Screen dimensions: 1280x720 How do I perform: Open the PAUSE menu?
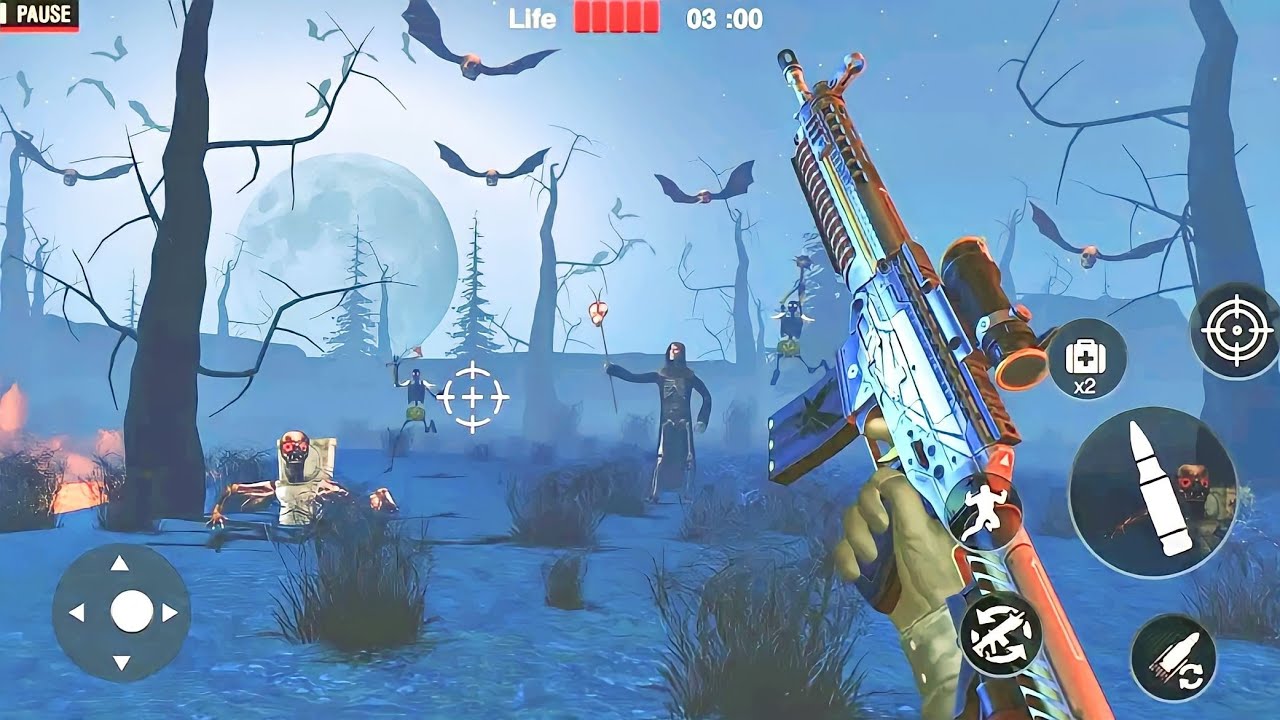tap(45, 16)
